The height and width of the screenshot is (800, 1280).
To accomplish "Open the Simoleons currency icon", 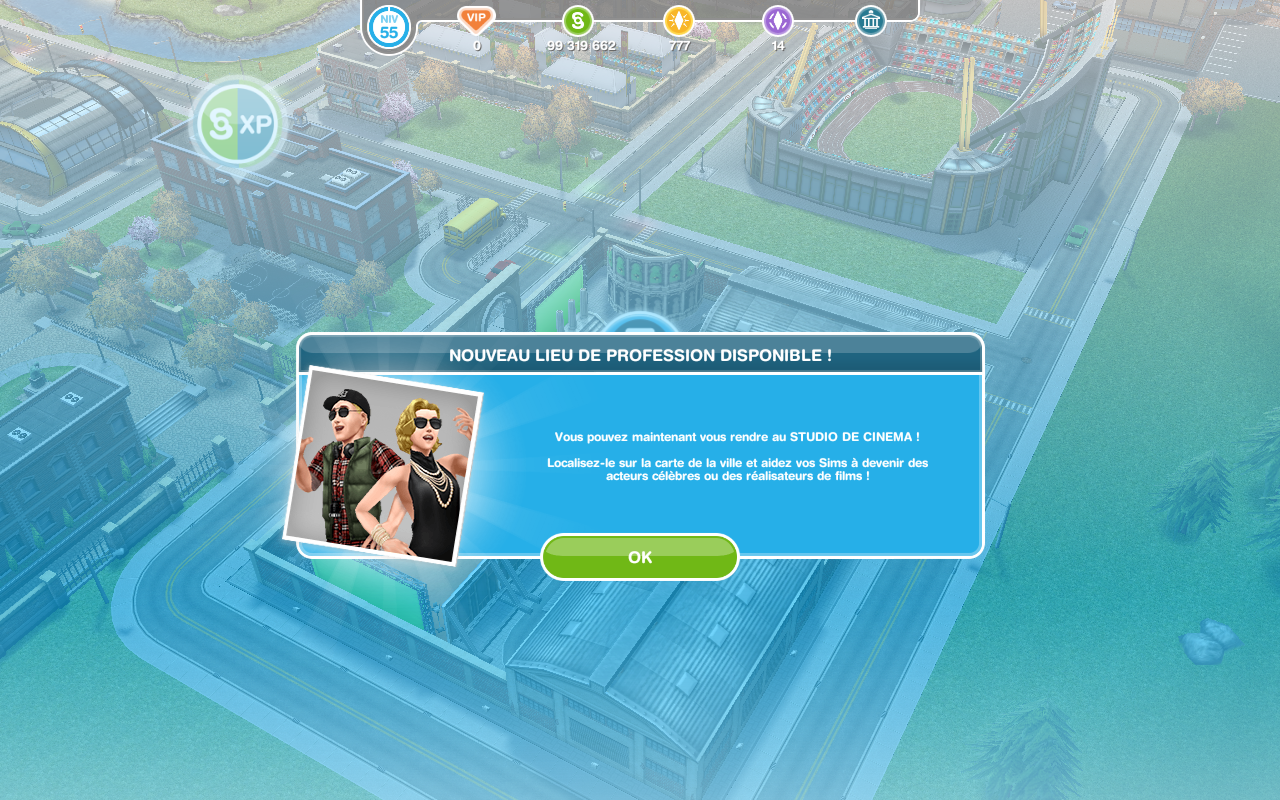I will tap(578, 21).
